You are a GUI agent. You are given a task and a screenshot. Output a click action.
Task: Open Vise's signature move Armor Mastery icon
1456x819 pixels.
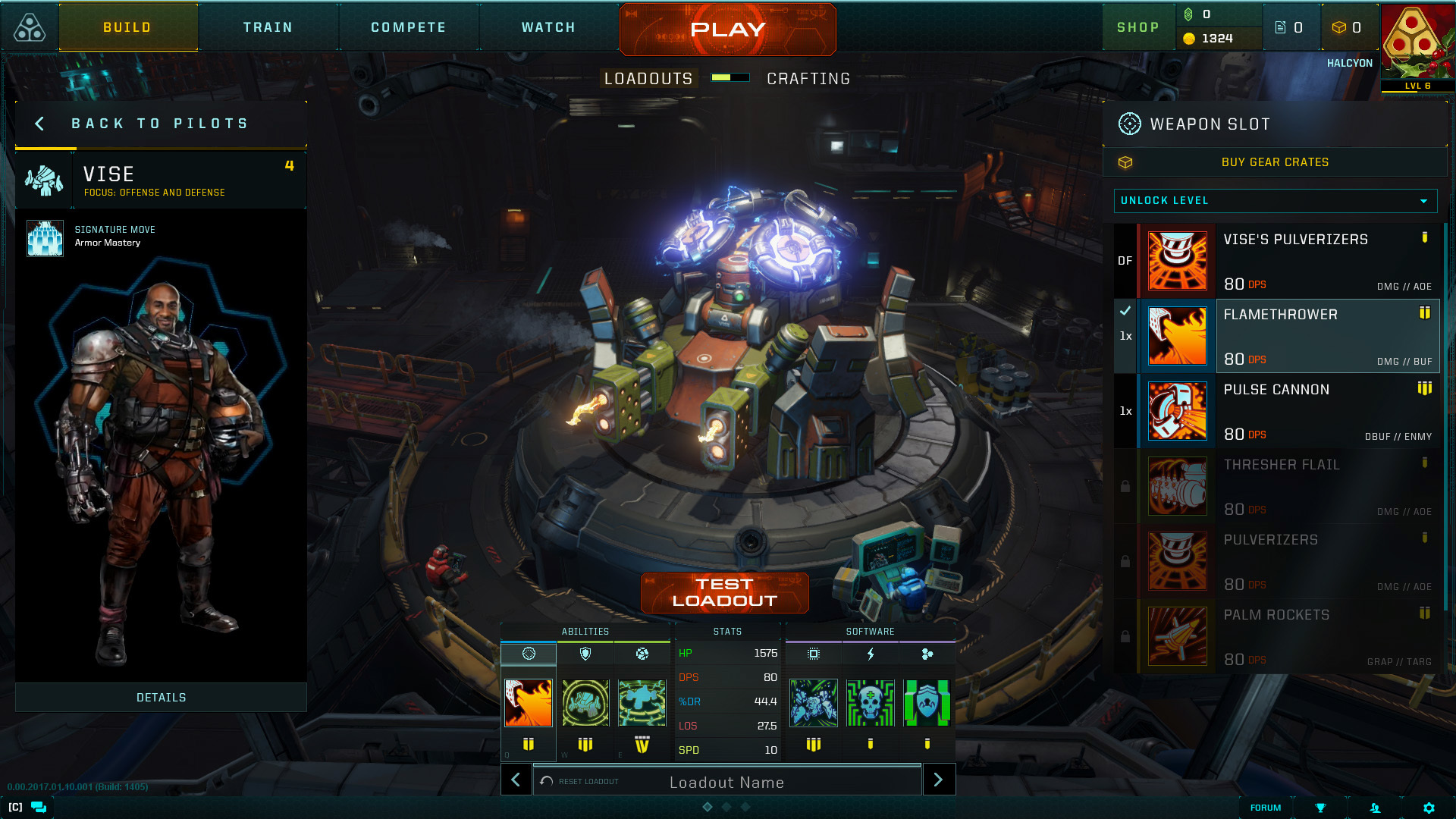[x=45, y=236]
